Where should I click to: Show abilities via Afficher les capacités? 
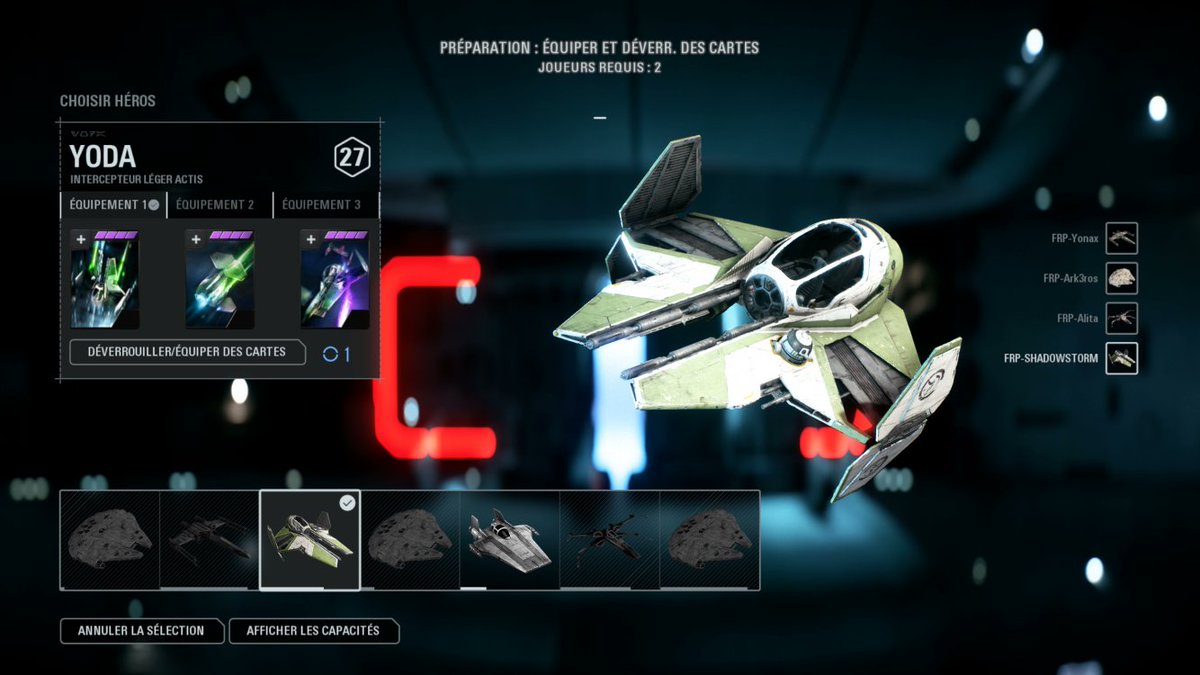(x=313, y=631)
